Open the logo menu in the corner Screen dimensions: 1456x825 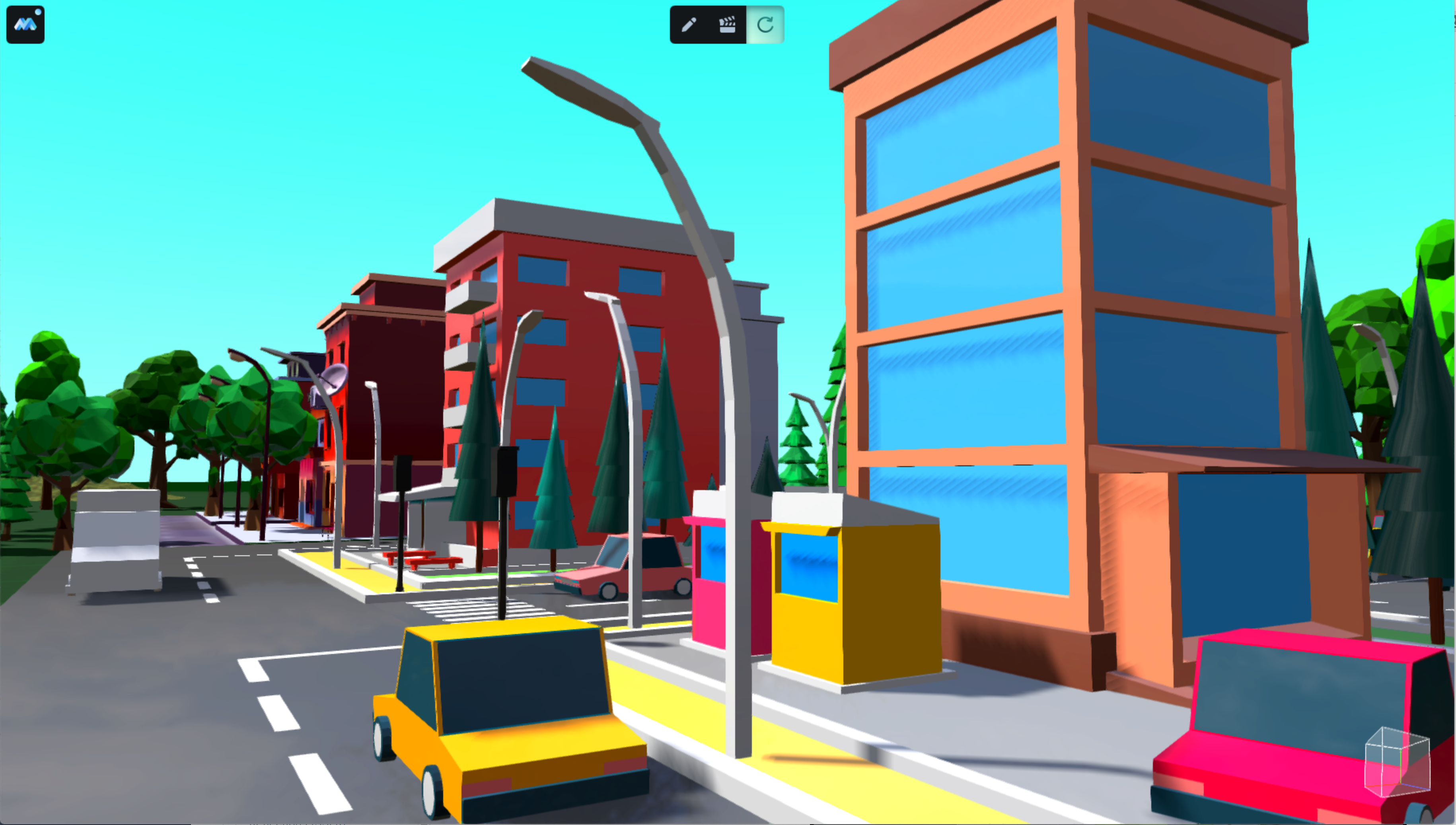tap(25, 24)
